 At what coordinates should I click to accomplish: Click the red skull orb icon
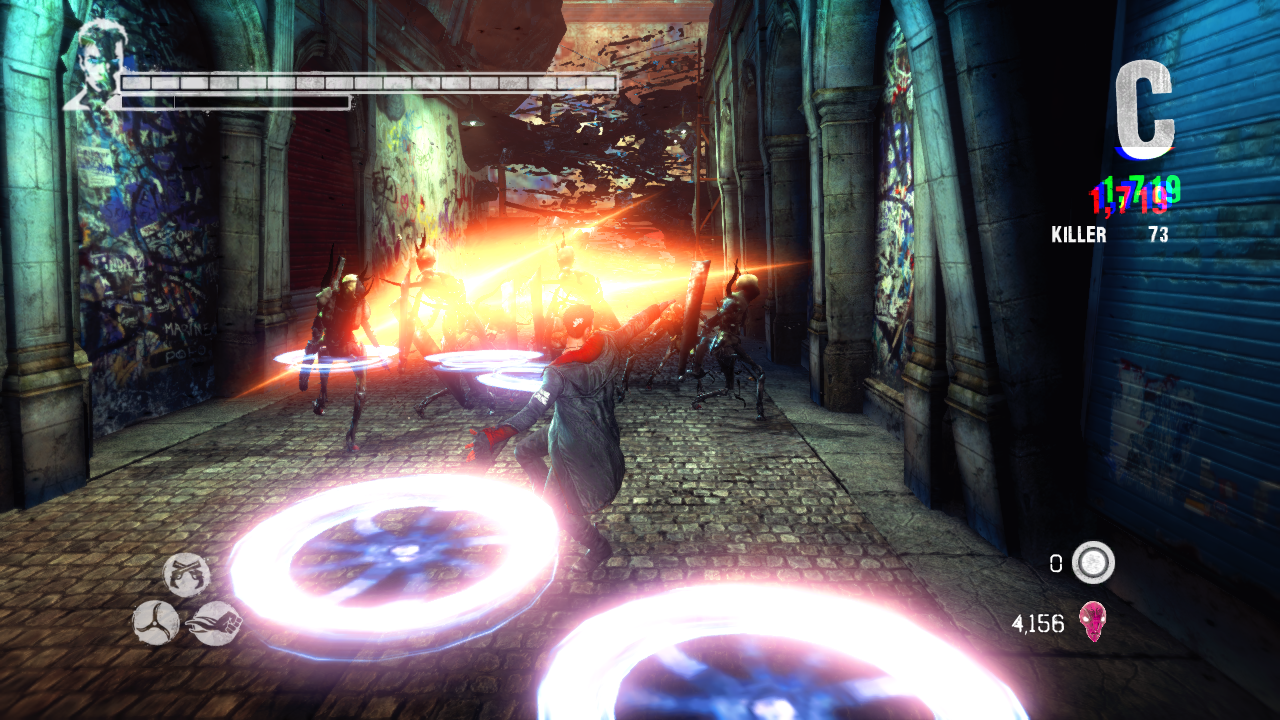(1091, 622)
